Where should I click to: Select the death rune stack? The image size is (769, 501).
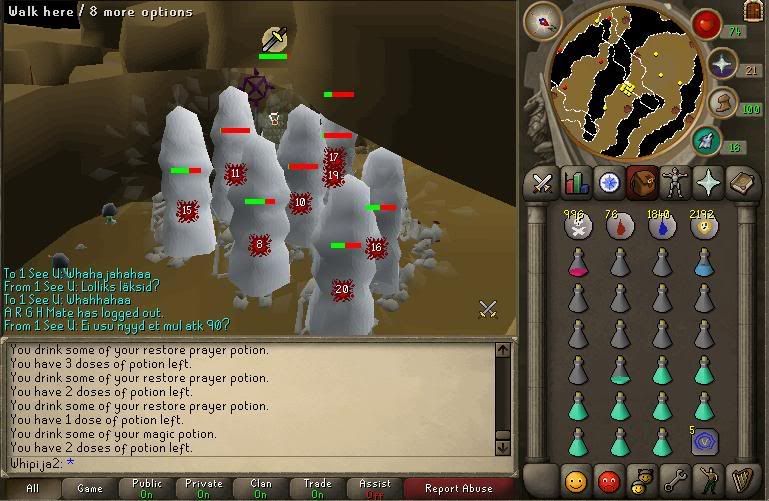pos(577,227)
